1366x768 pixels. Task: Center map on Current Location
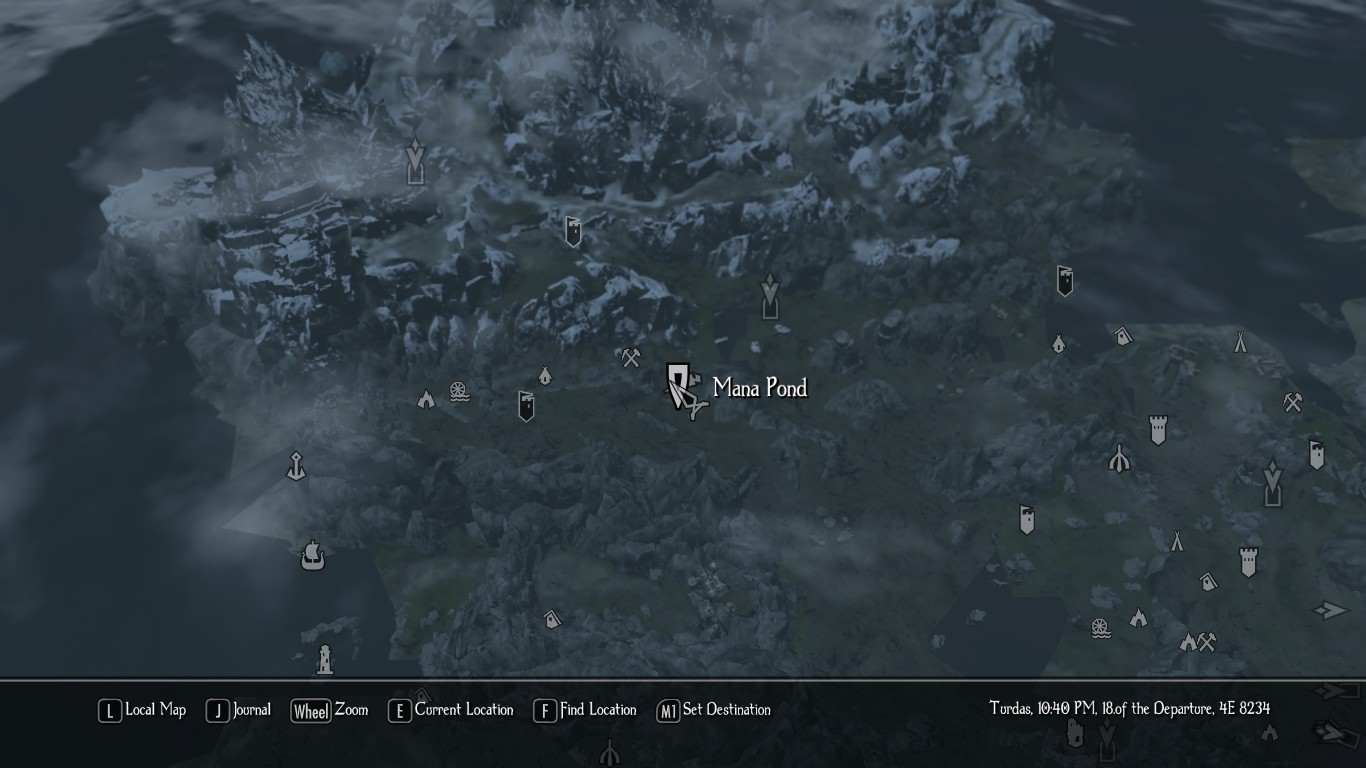[x=451, y=710]
